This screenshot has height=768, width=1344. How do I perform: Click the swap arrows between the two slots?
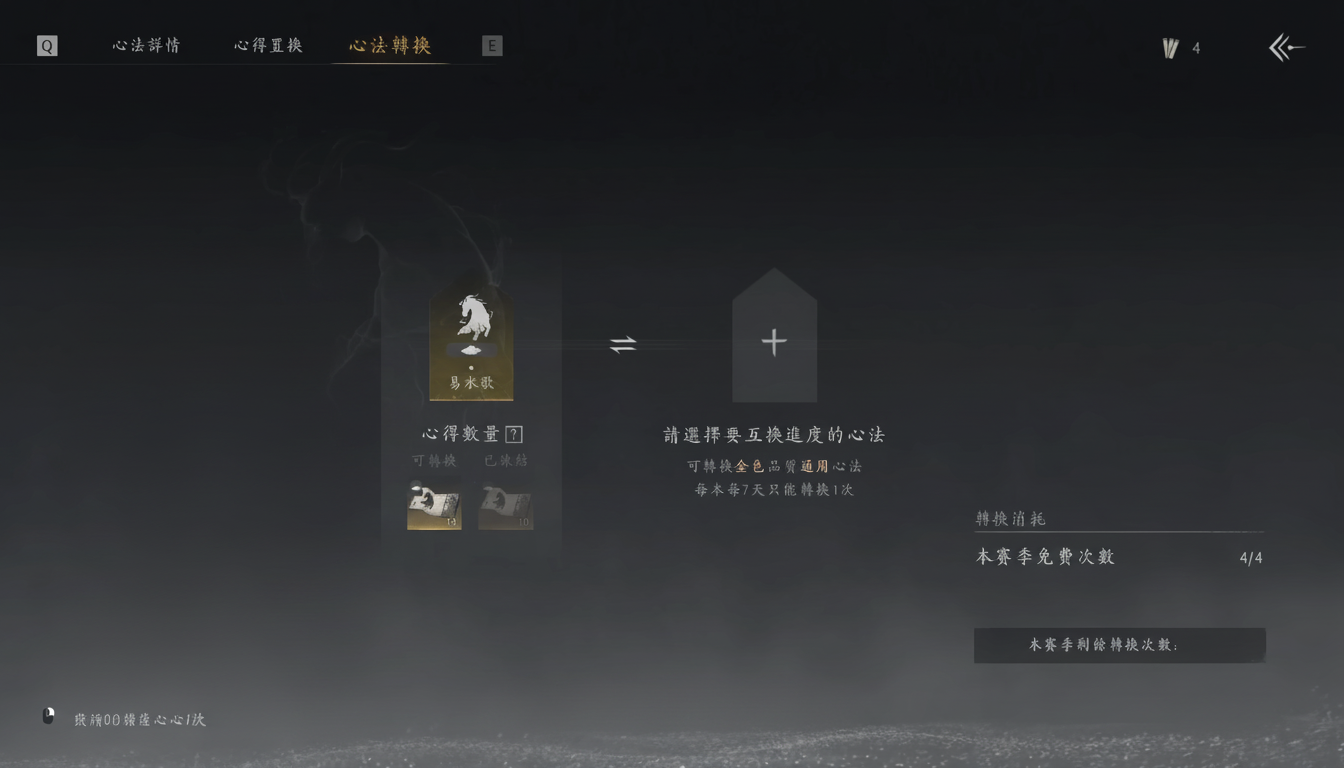click(622, 342)
